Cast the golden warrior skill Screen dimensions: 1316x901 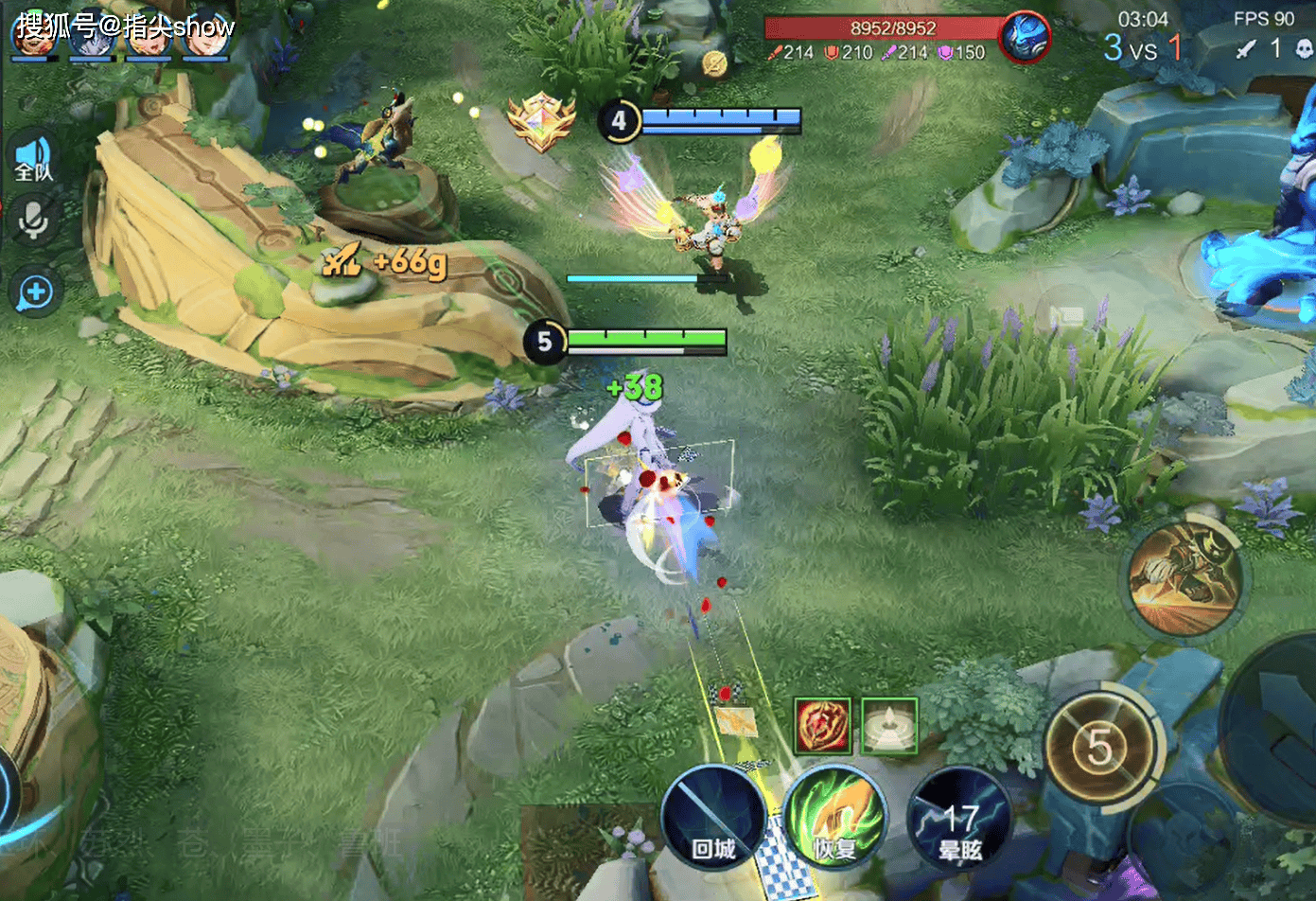1185,576
